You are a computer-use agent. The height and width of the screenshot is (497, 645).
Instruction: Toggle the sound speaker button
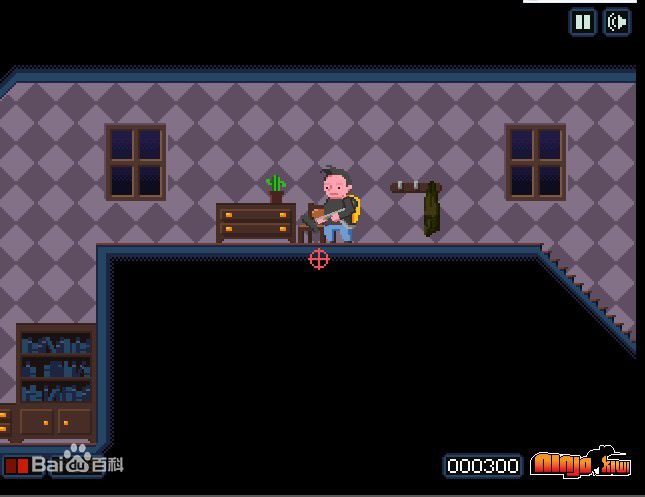pyautogui.click(x=617, y=22)
